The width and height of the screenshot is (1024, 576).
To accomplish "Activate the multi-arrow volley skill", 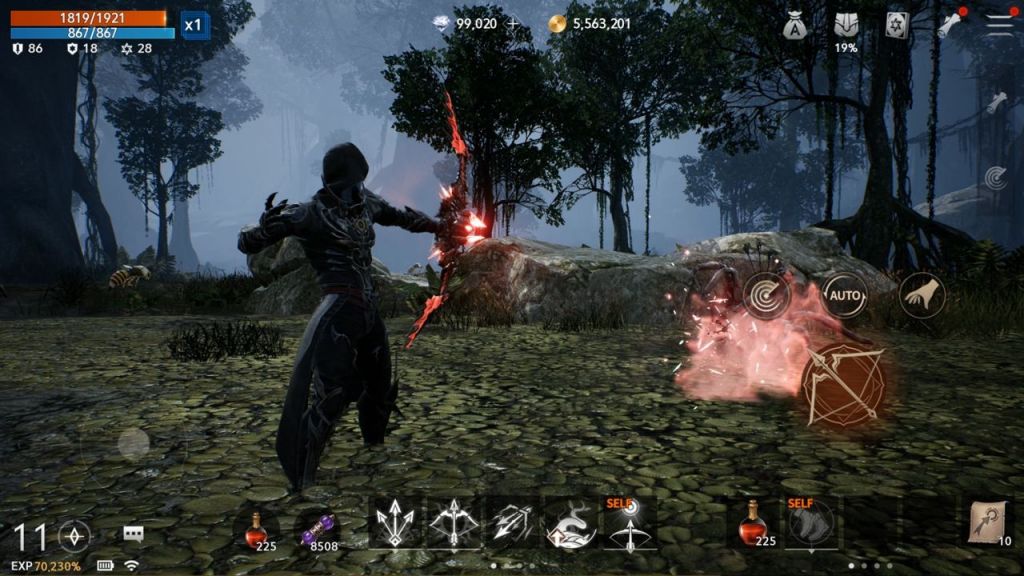I will 512,524.
